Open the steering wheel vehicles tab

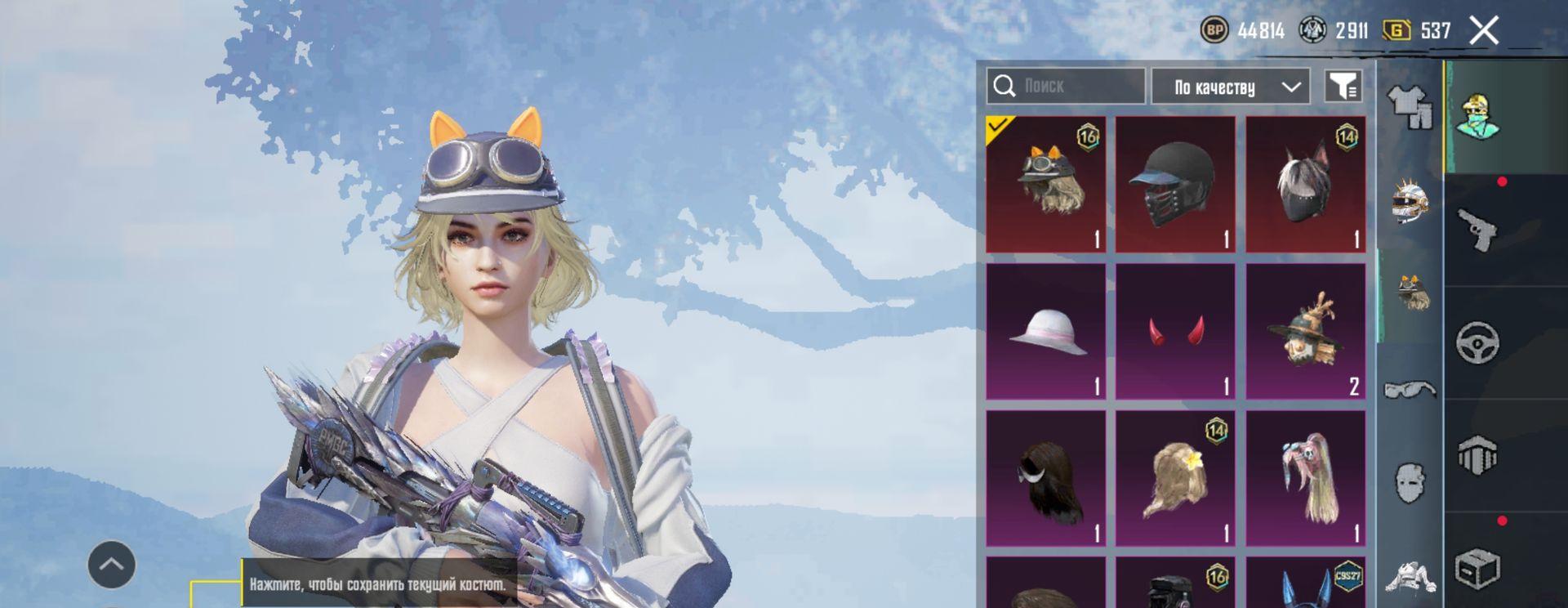(x=1478, y=342)
